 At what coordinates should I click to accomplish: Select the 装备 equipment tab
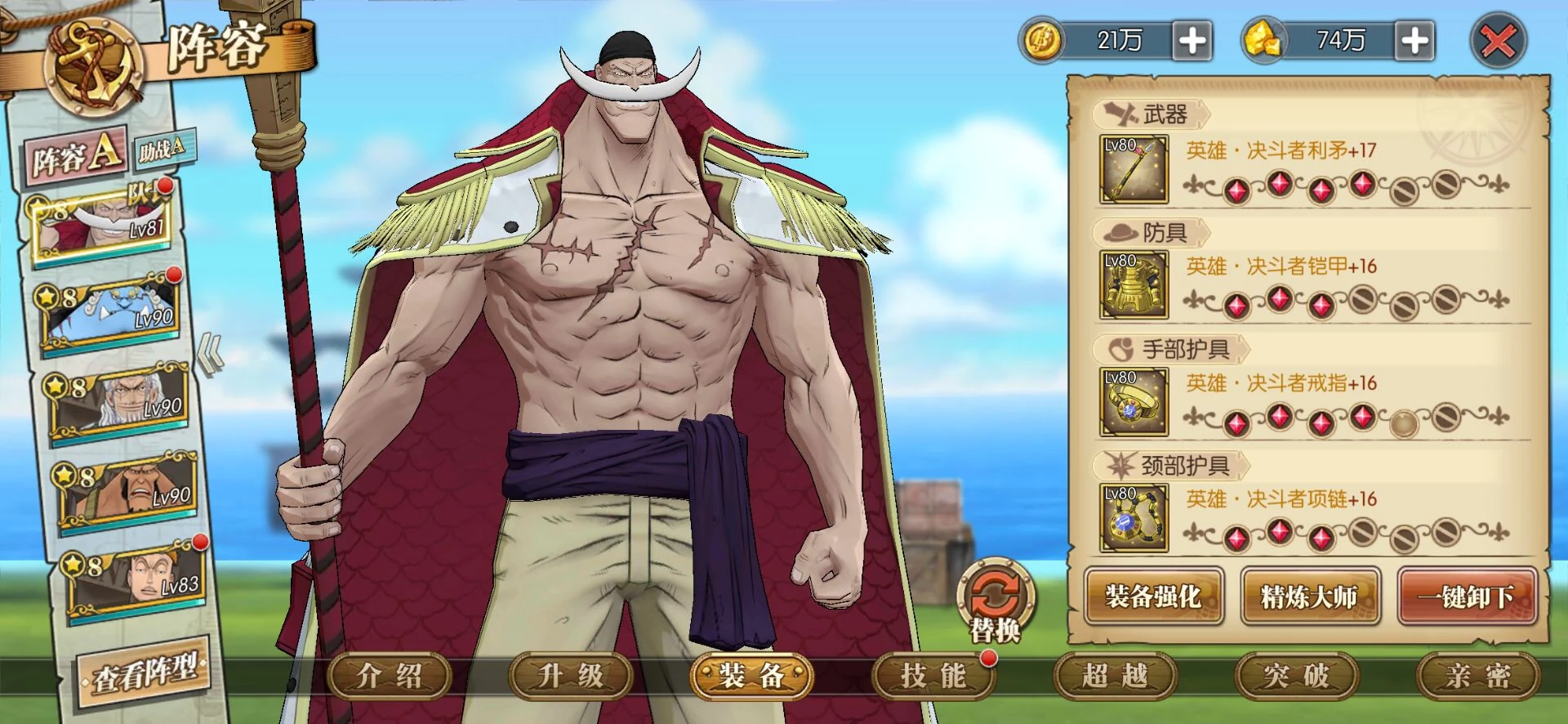click(752, 677)
